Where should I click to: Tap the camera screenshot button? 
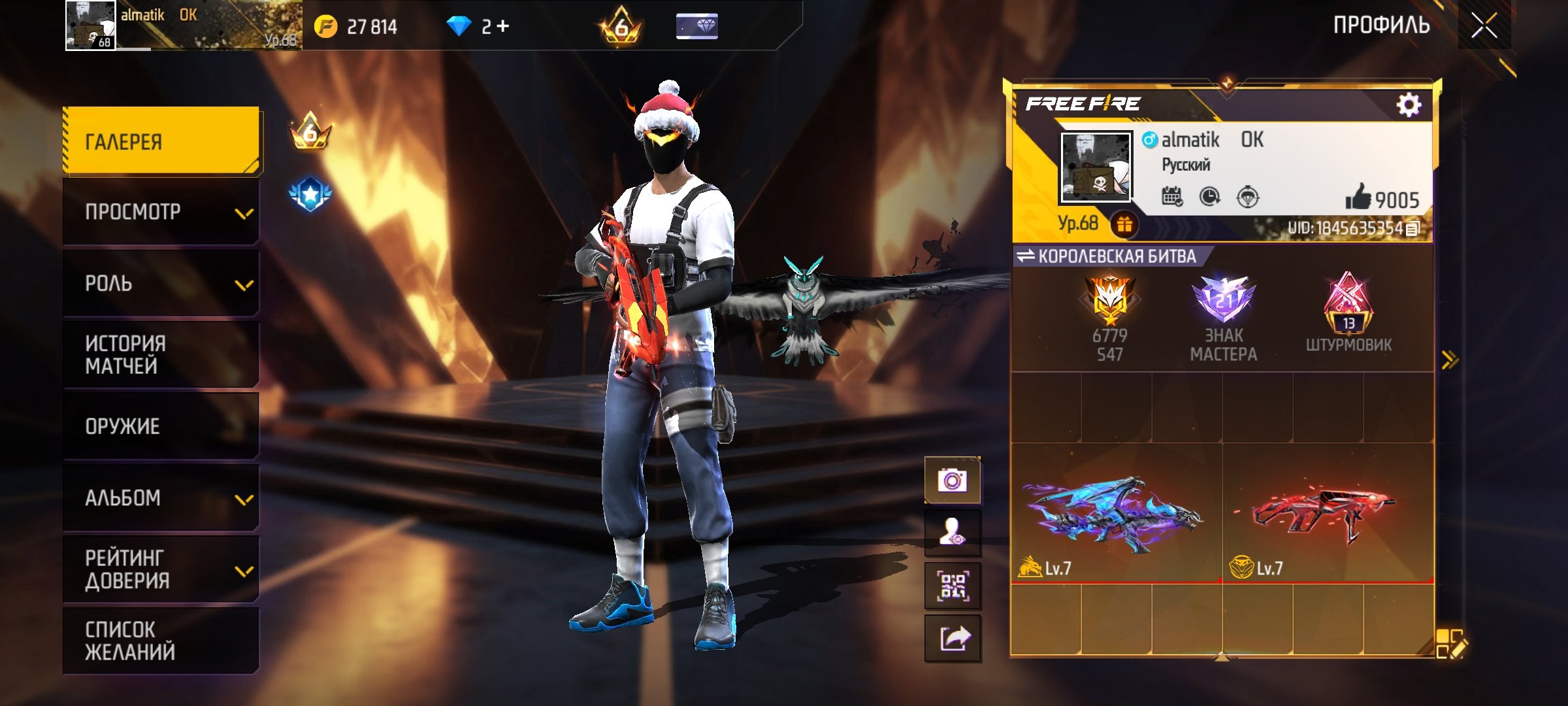(x=953, y=480)
